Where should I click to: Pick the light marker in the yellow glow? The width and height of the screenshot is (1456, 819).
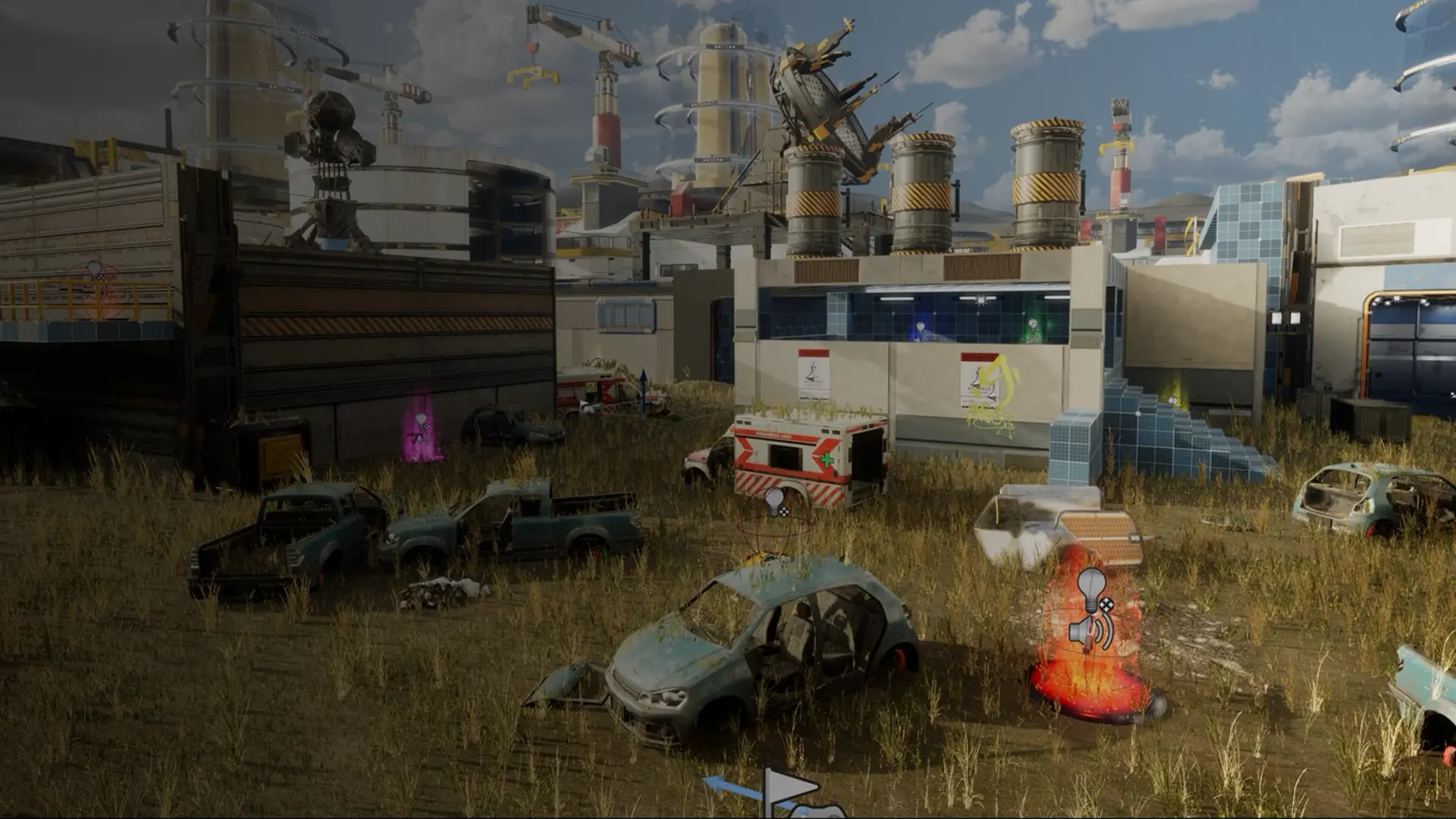(1172, 401)
